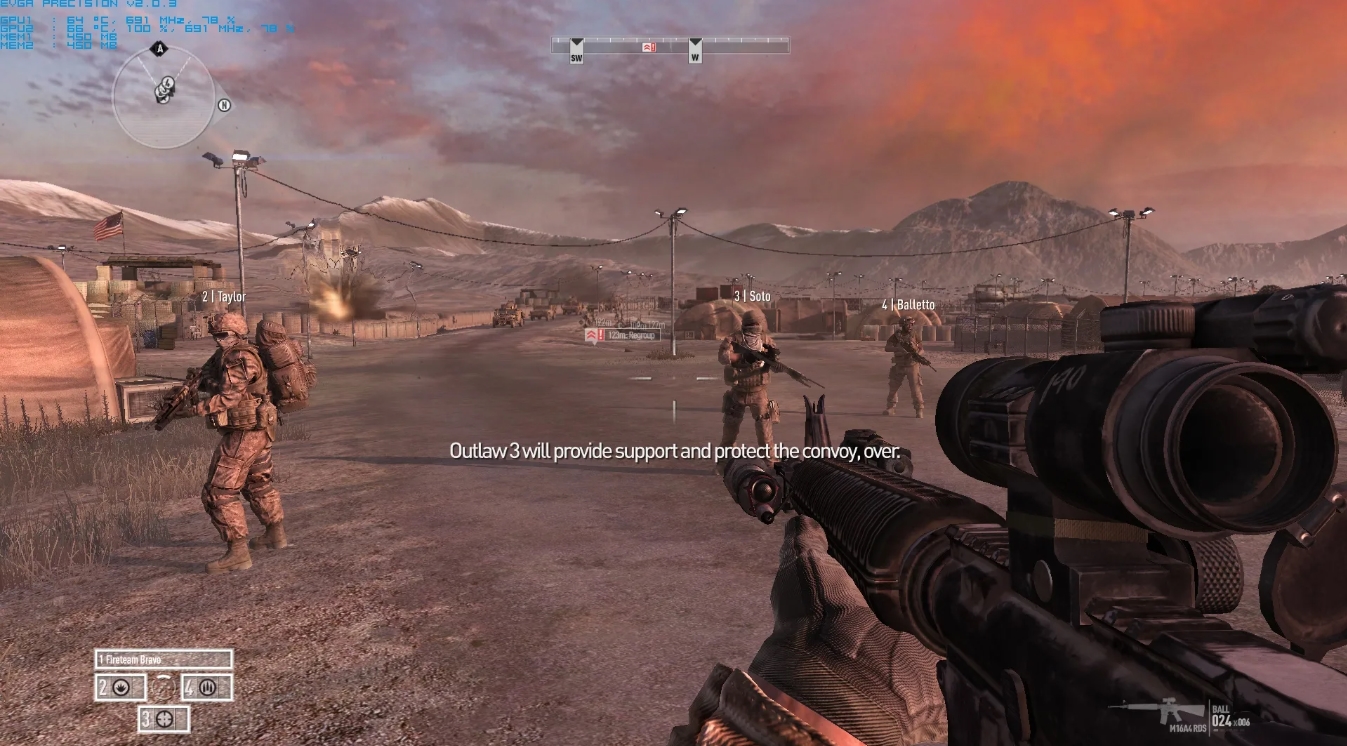Select the suppress fire command icon

point(122,688)
